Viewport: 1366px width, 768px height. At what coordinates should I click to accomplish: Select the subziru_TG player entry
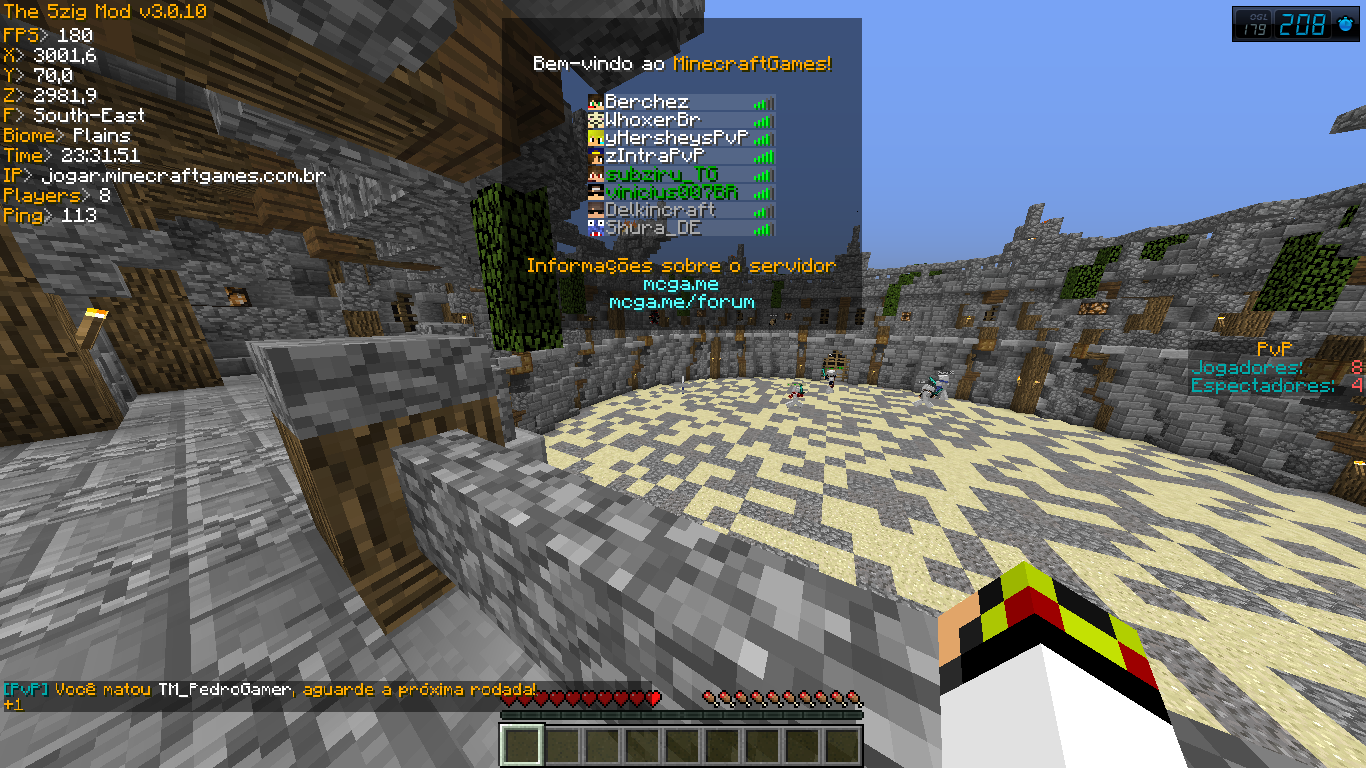click(681, 174)
